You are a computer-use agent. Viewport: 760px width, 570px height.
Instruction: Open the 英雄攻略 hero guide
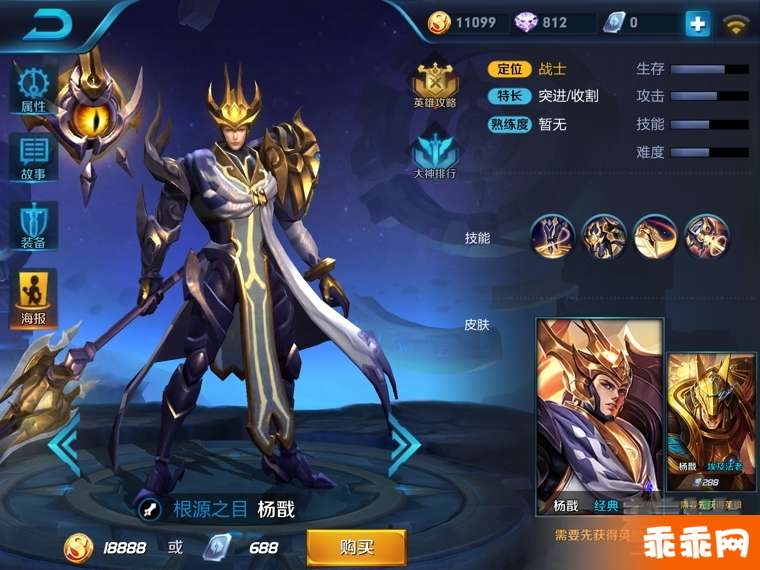coord(436,84)
